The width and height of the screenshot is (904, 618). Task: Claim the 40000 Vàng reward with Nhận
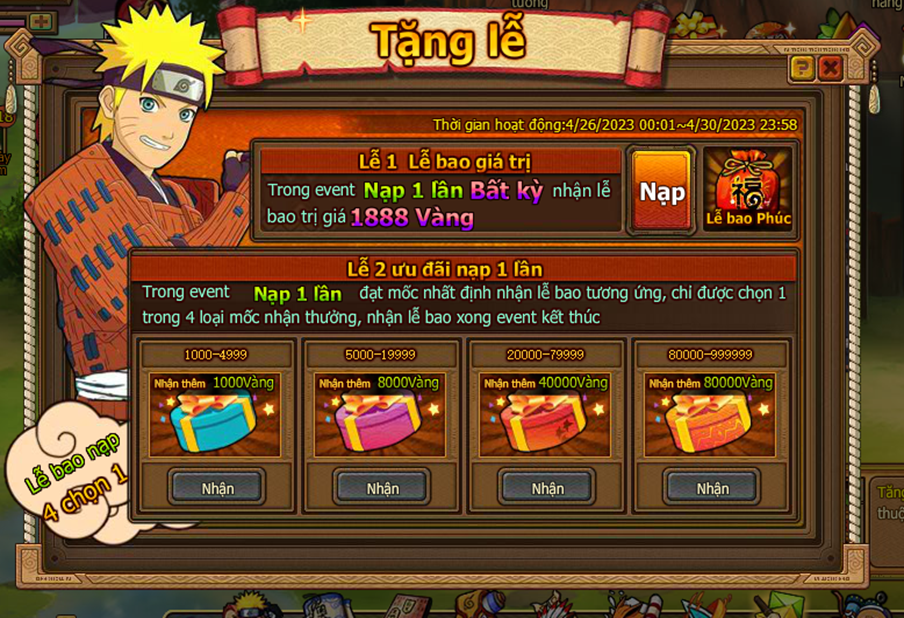[x=547, y=488]
